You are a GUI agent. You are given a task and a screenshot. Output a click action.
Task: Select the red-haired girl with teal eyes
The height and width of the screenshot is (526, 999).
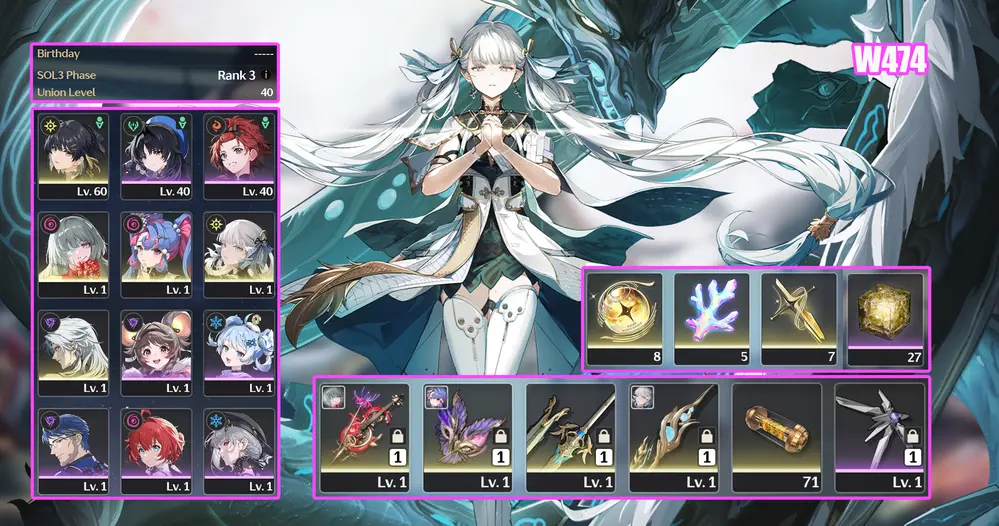click(x=156, y=450)
